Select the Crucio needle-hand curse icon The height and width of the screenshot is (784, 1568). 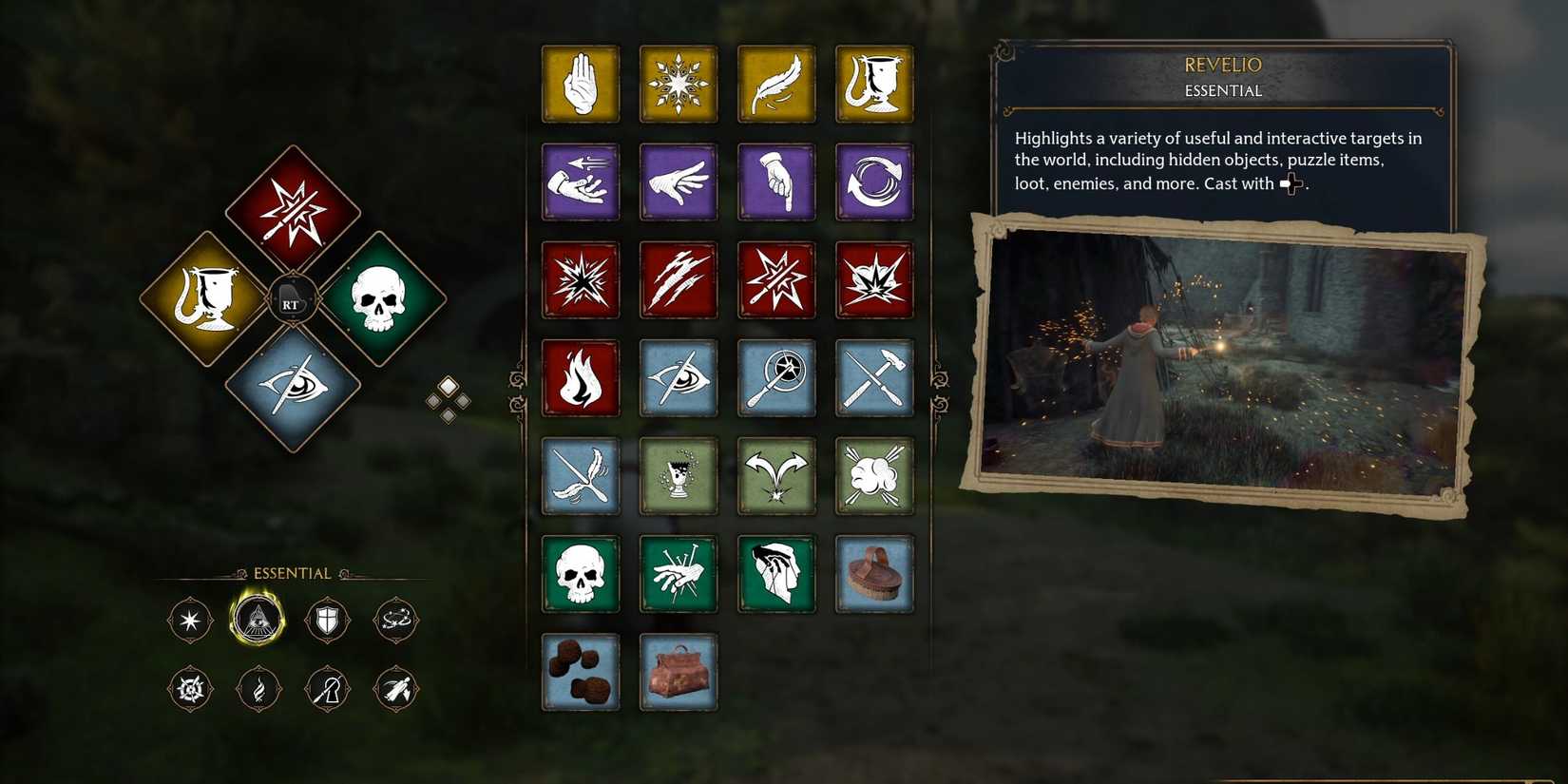(x=679, y=574)
